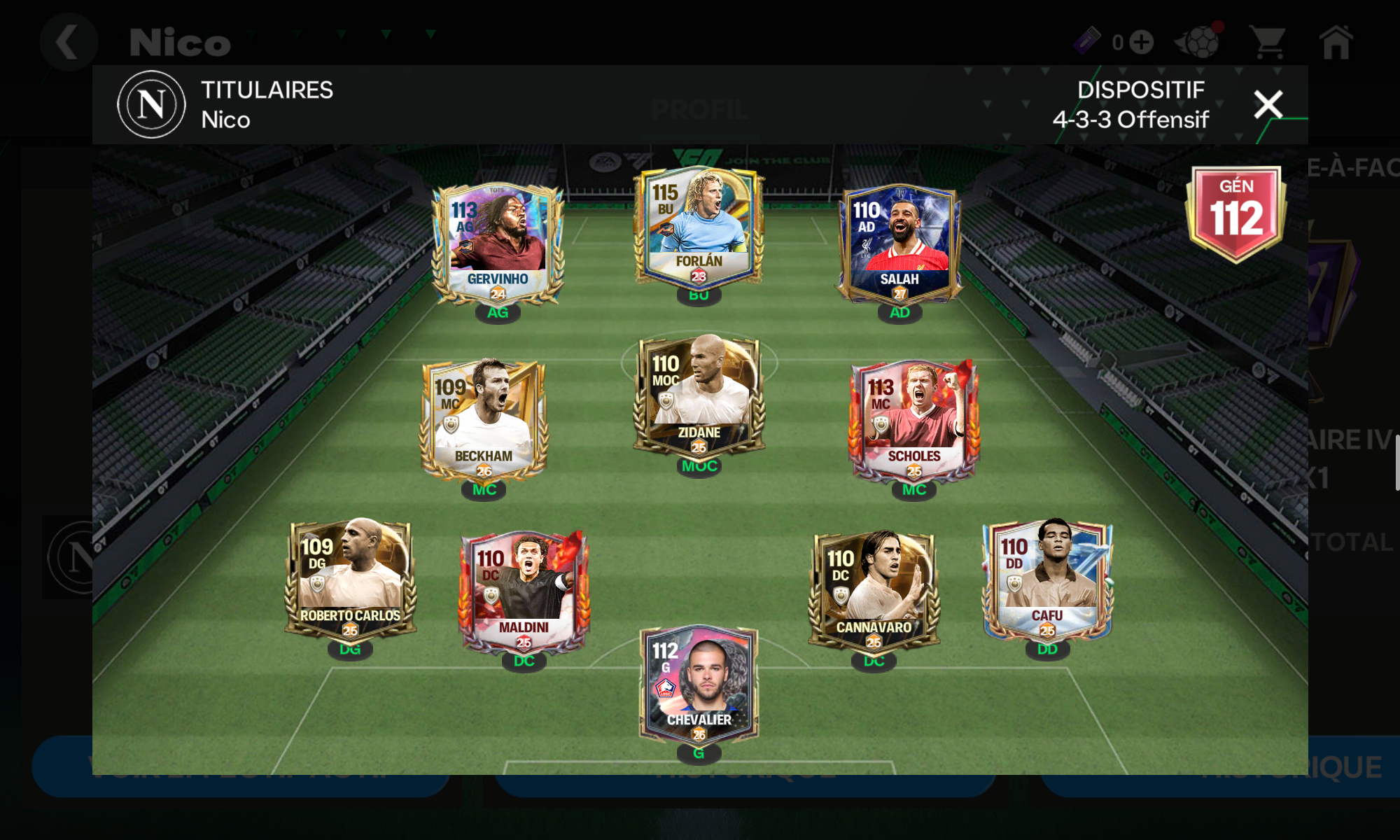The width and height of the screenshot is (1400, 840).
Task: Select the Forlán striker card
Action: [x=699, y=228]
